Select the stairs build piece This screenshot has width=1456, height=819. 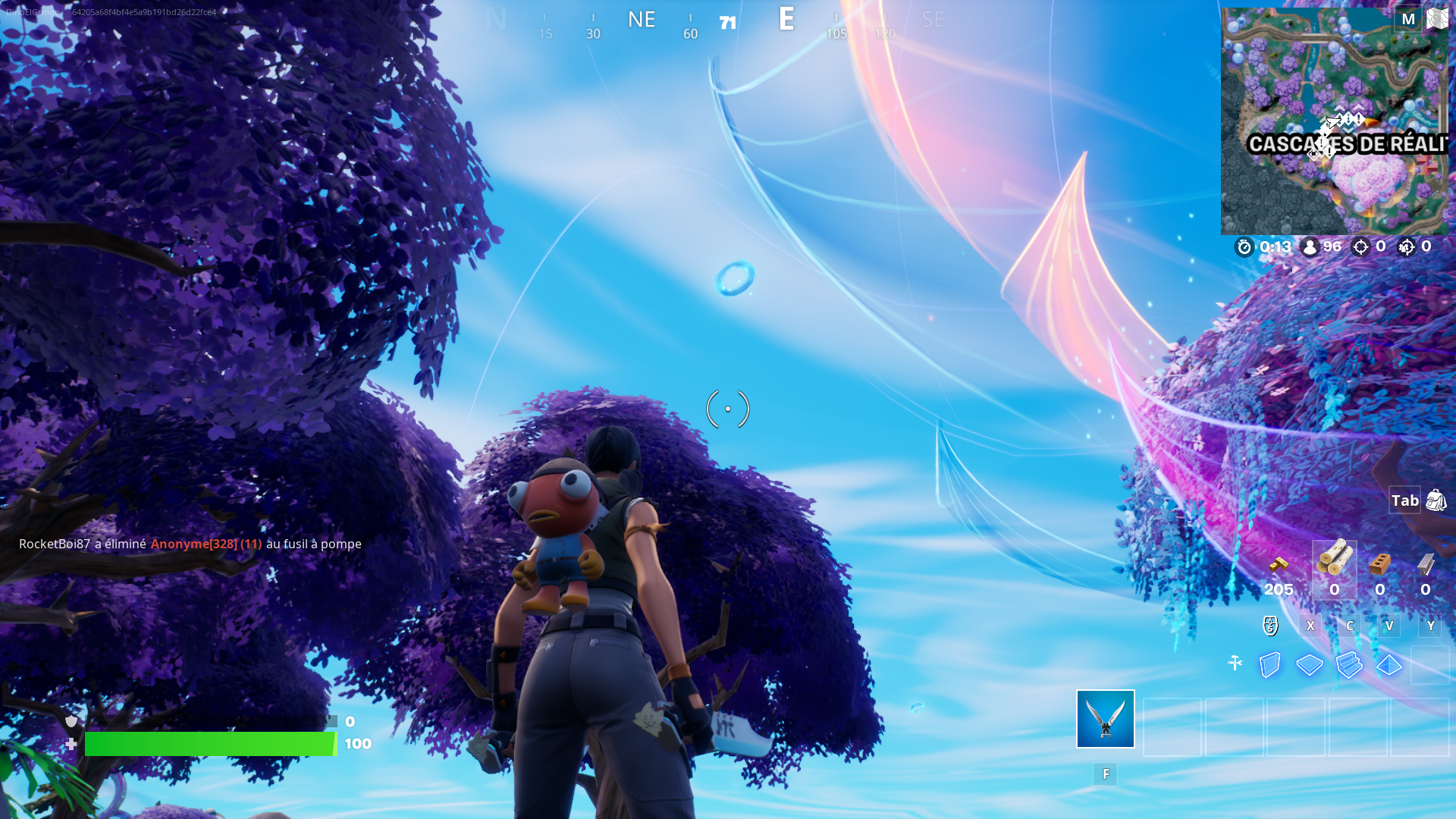pyautogui.click(x=1348, y=664)
